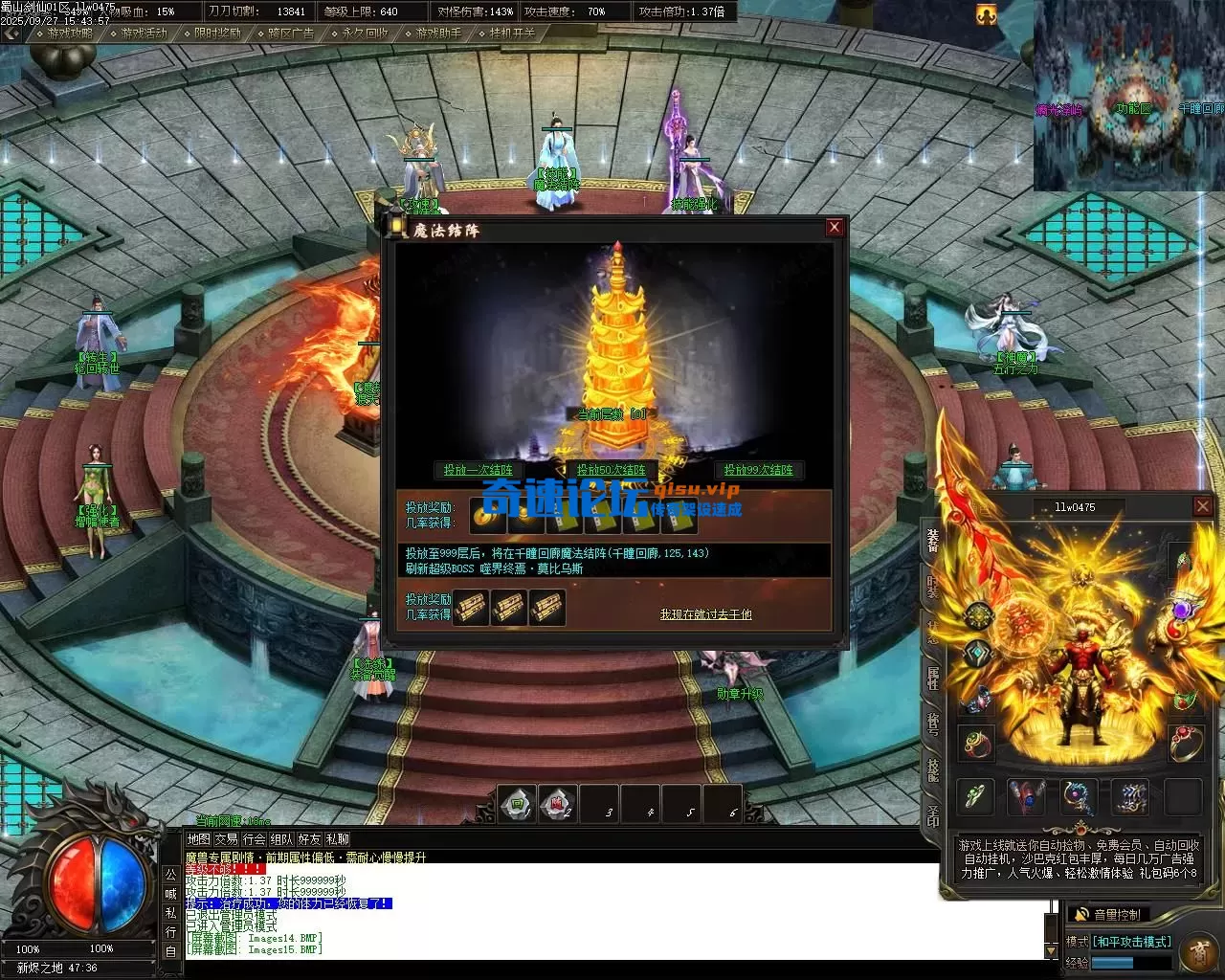1225x980 pixels.
Task: Click the 我现在就过去干他 link
Action: (x=705, y=614)
